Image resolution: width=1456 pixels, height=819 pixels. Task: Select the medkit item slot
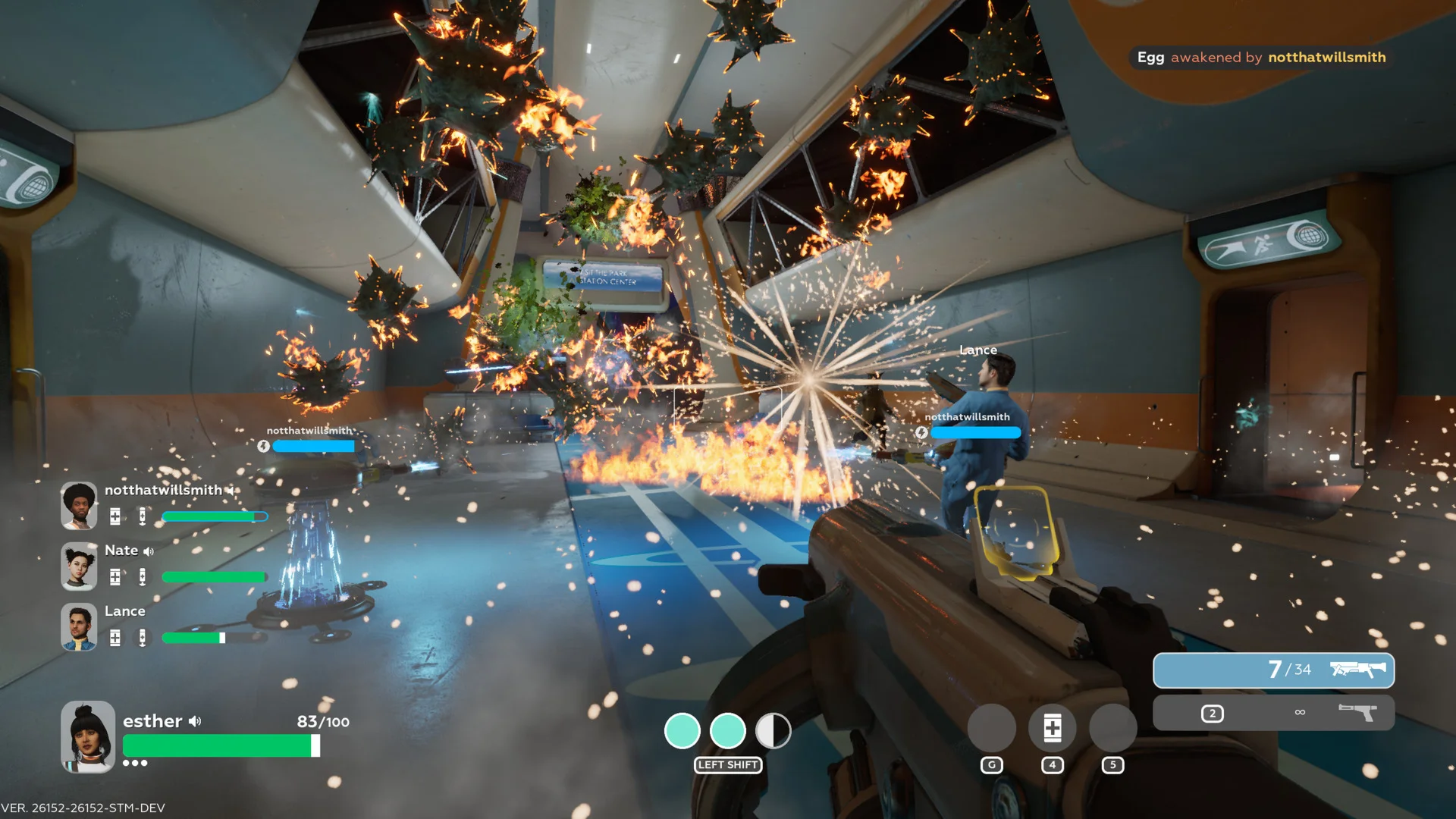[1052, 728]
